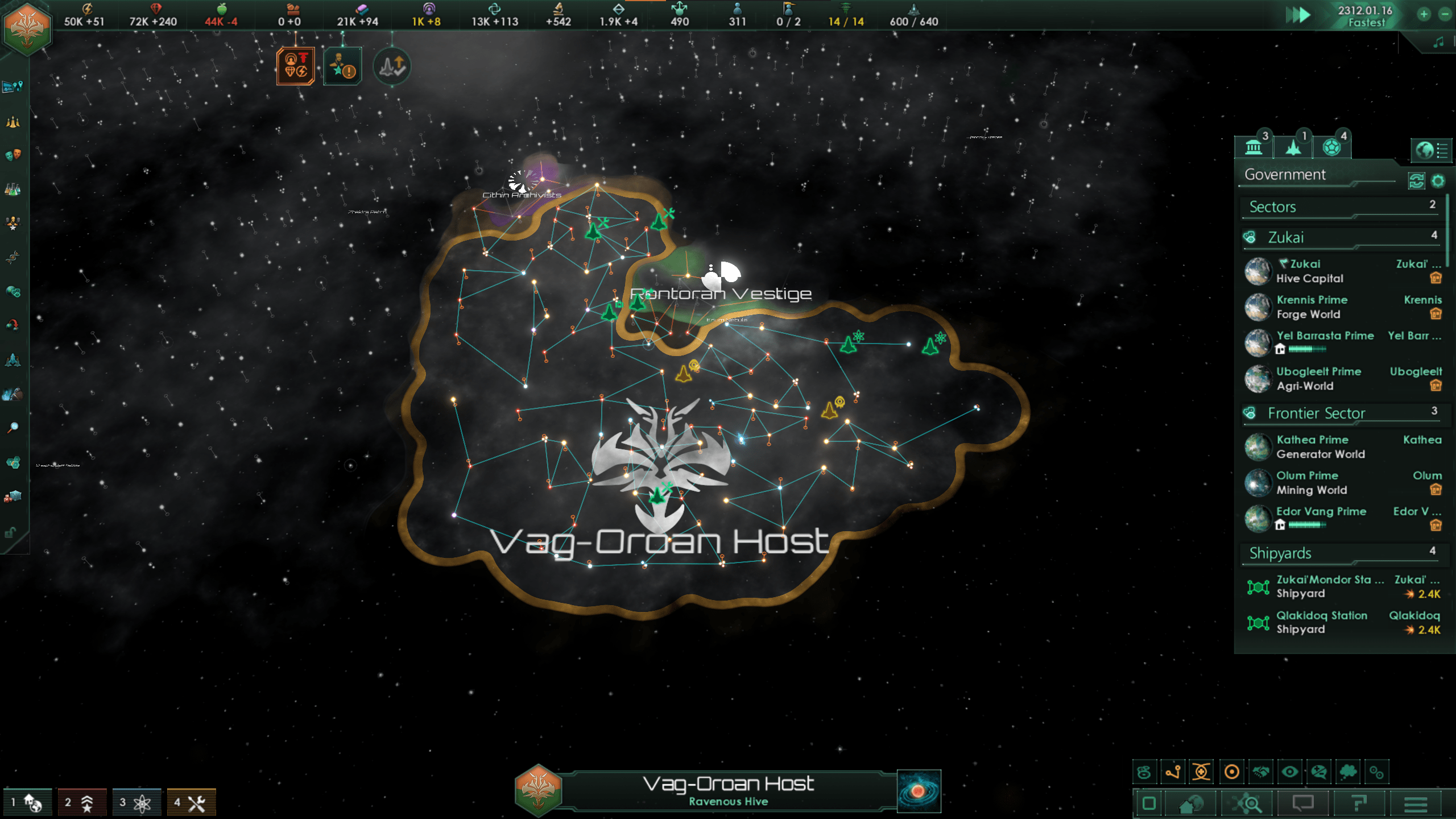Image resolution: width=1456 pixels, height=819 pixels.
Task: Open the Ship Designer sidebar icon
Action: [x=13, y=360]
